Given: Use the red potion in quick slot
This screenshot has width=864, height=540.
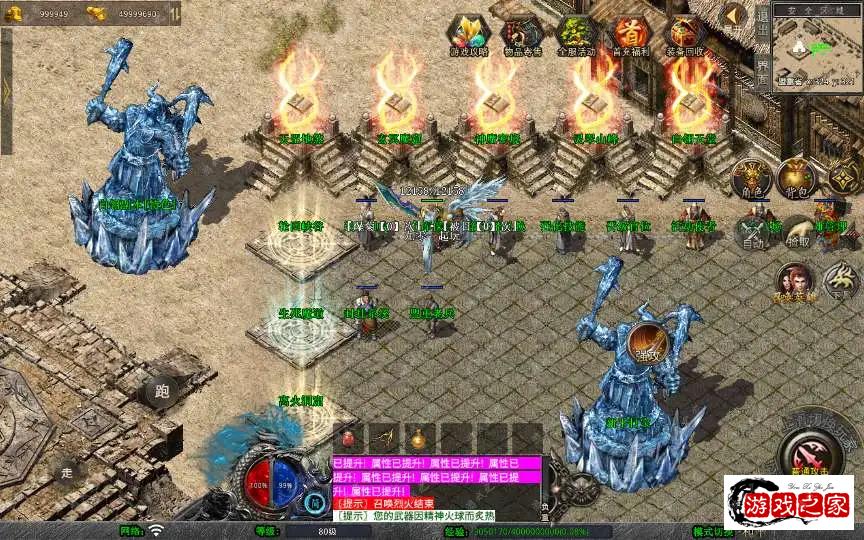Looking at the screenshot, I should [x=348, y=439].
